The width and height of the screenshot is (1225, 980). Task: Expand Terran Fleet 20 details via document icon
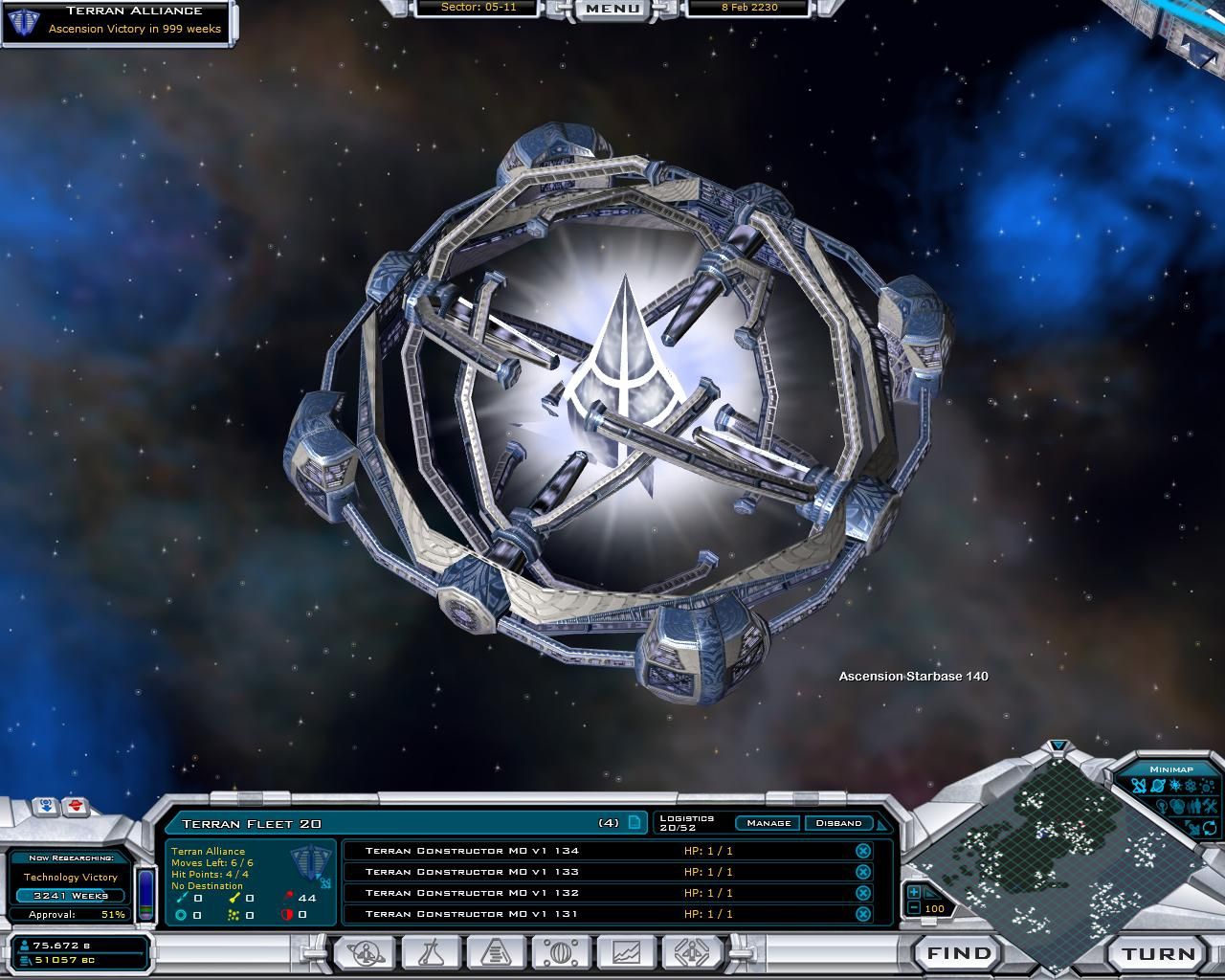(x=633, y=823)
